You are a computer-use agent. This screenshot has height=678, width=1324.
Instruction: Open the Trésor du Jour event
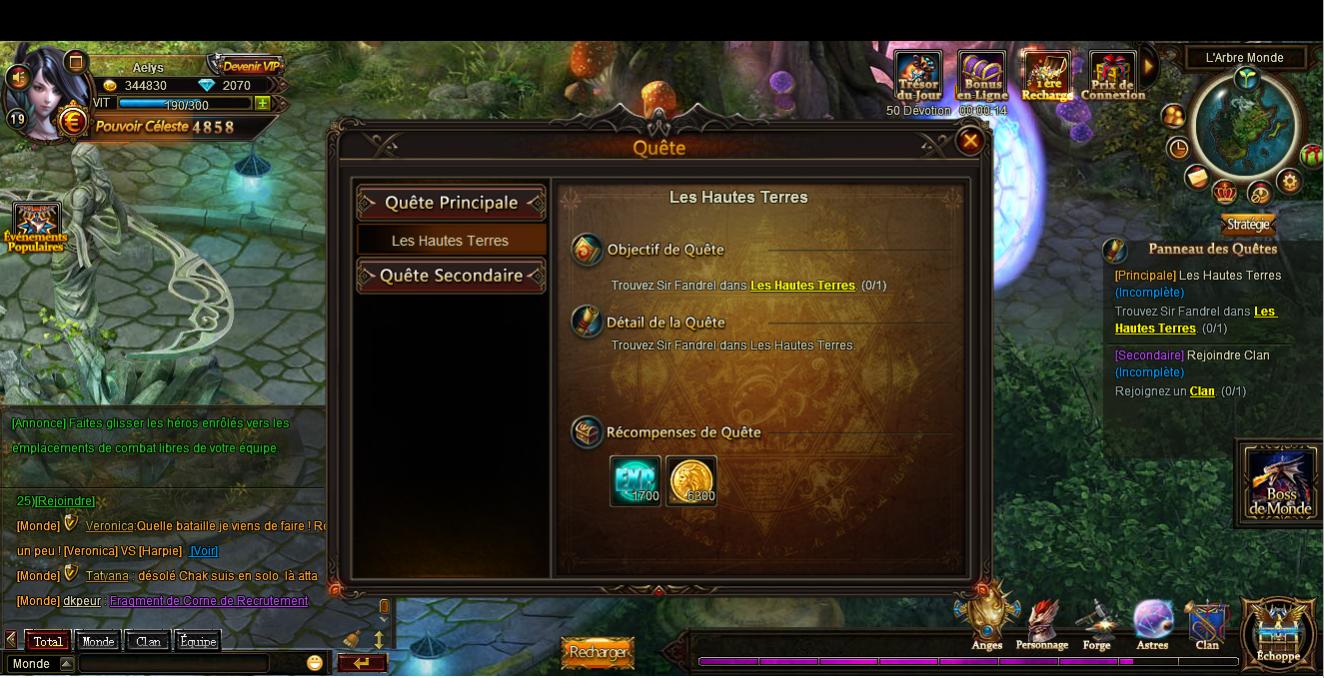point(917,77)
